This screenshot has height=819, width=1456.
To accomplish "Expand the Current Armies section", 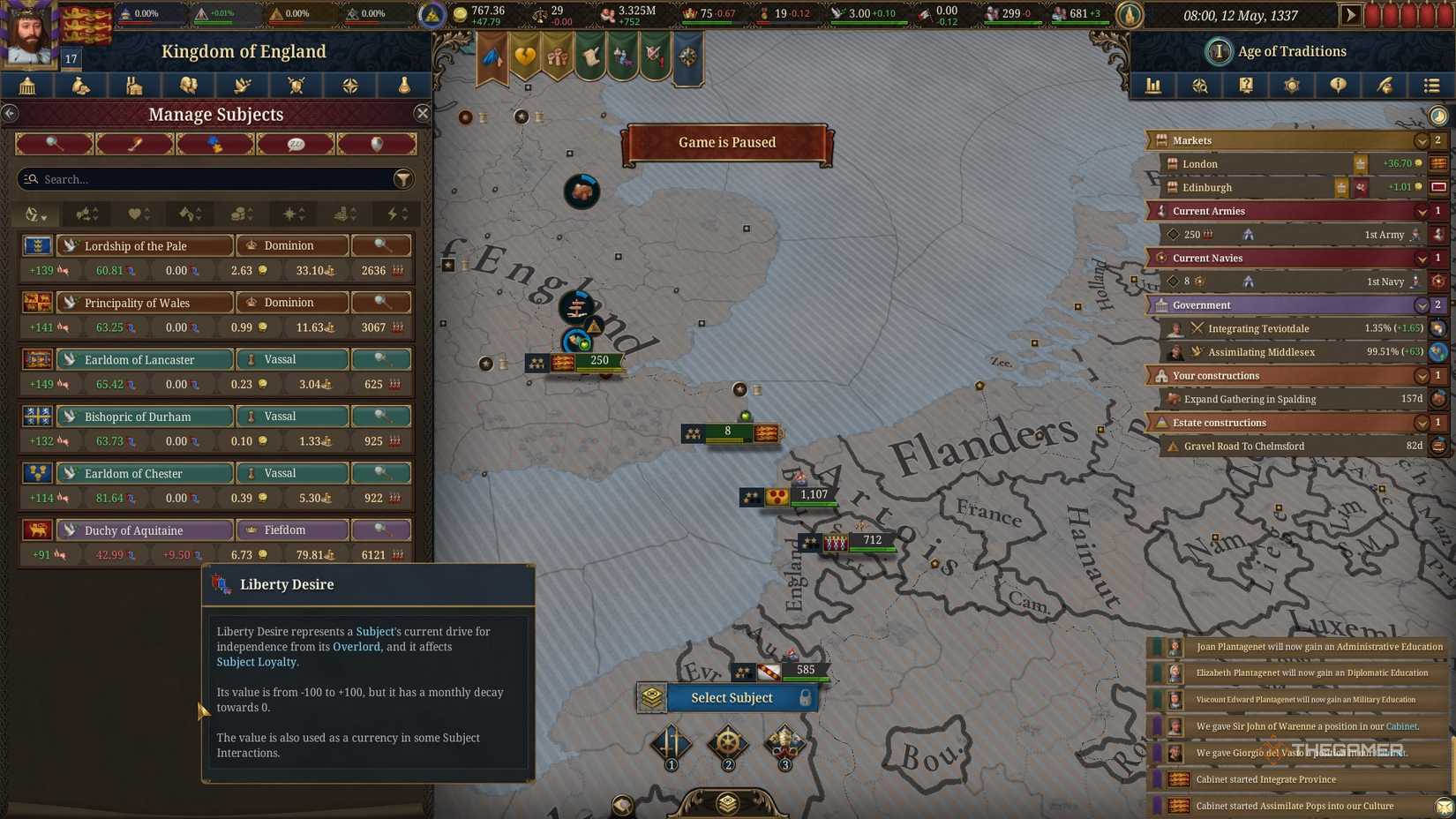I will pyautogui.click(x=1421, y=211).
